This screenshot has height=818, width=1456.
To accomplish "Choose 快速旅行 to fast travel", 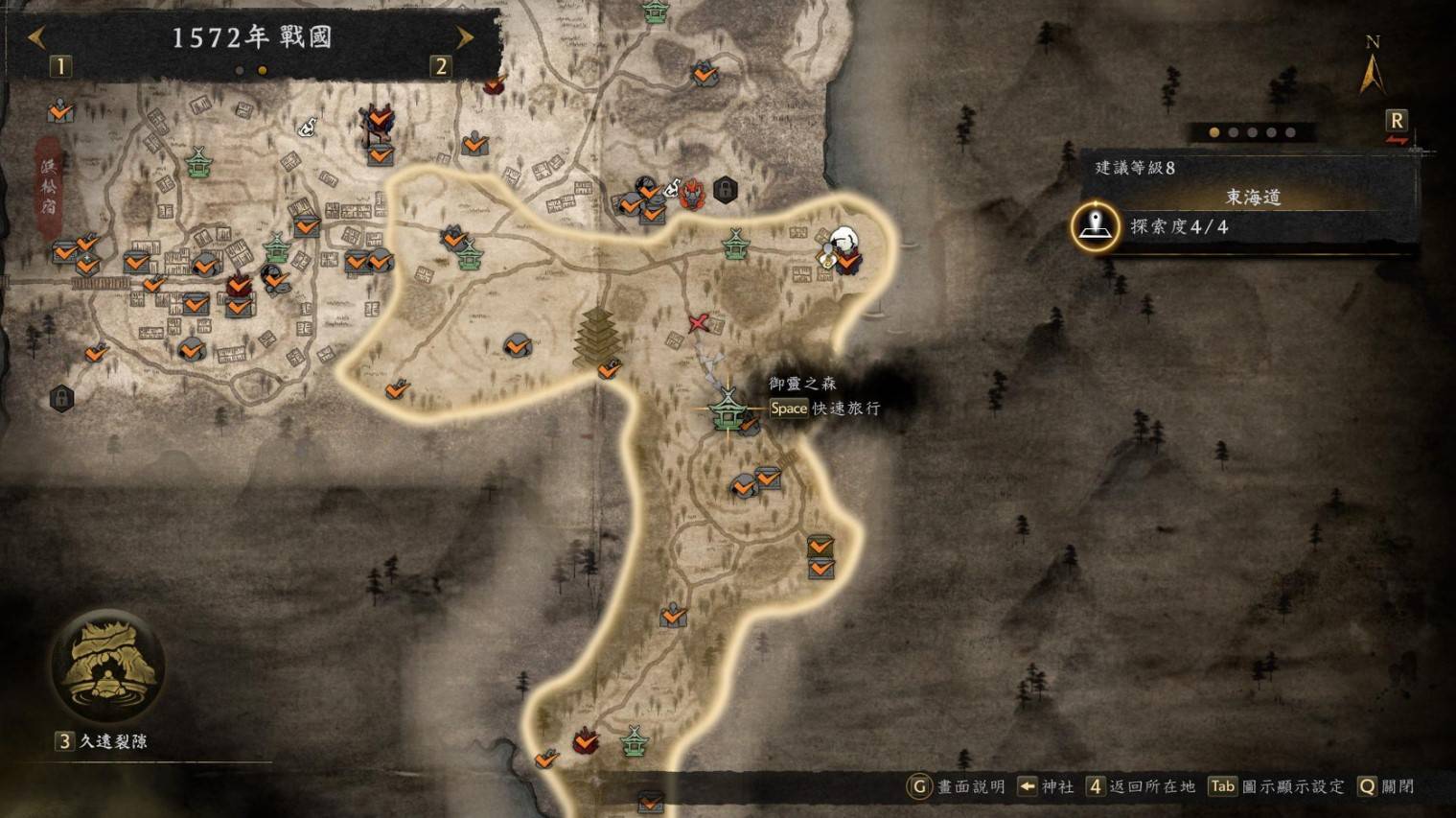I will click(825, 409).
